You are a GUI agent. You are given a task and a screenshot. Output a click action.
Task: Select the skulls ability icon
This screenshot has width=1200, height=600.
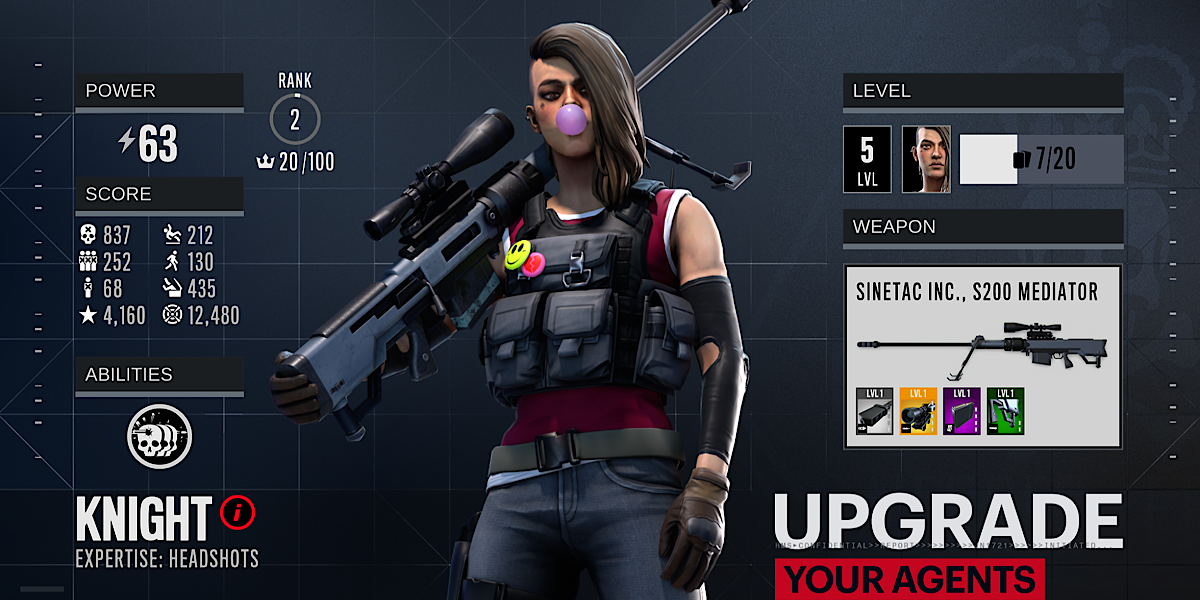point(159,437)
